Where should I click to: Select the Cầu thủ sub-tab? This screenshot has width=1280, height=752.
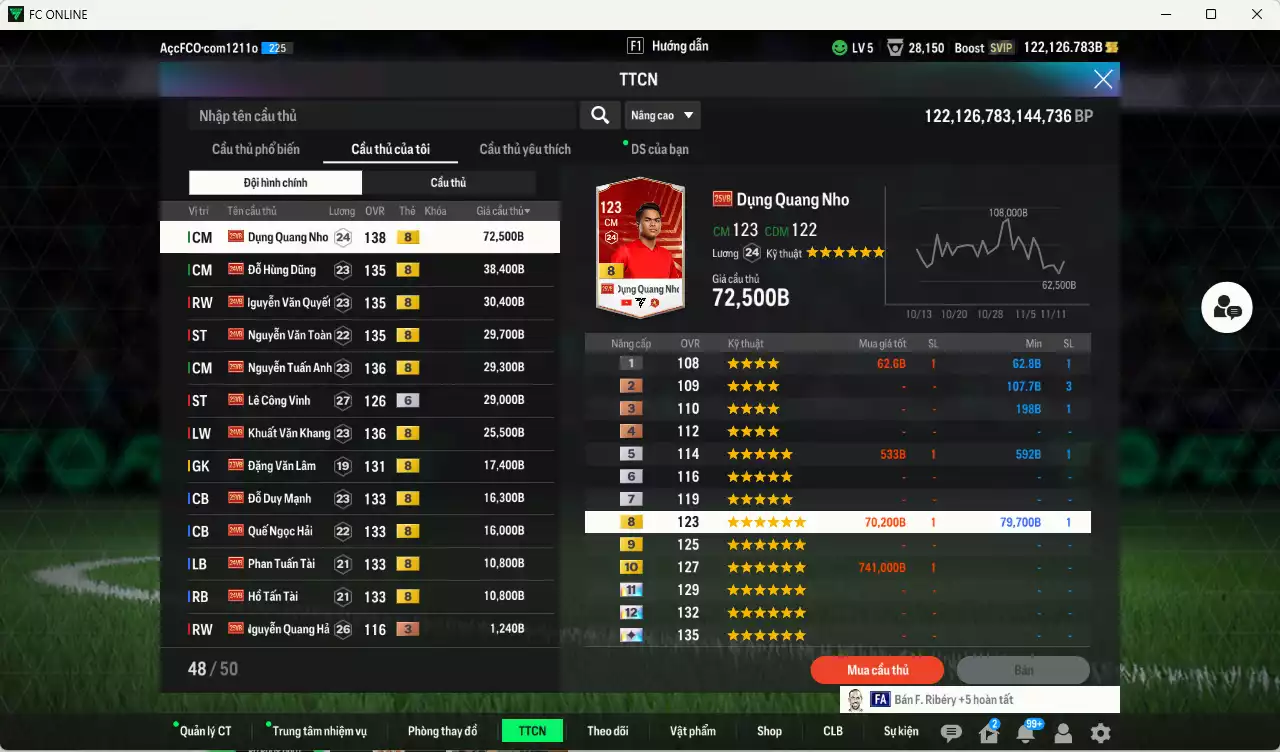[448, 183]
